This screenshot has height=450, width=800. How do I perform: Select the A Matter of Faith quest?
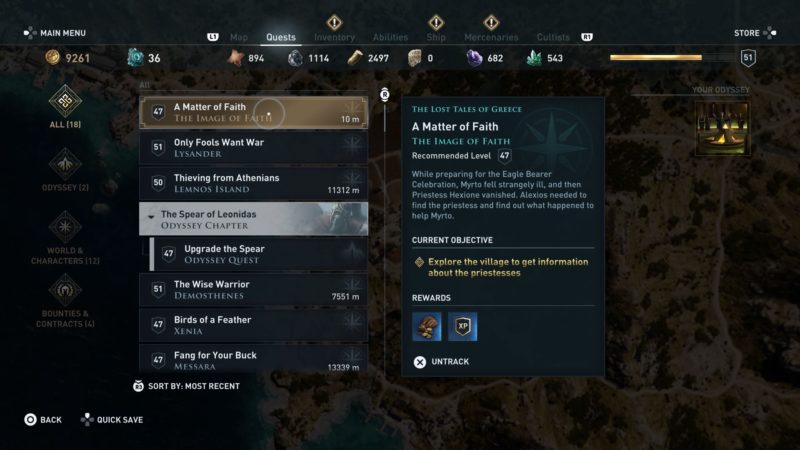coord(253,112)
